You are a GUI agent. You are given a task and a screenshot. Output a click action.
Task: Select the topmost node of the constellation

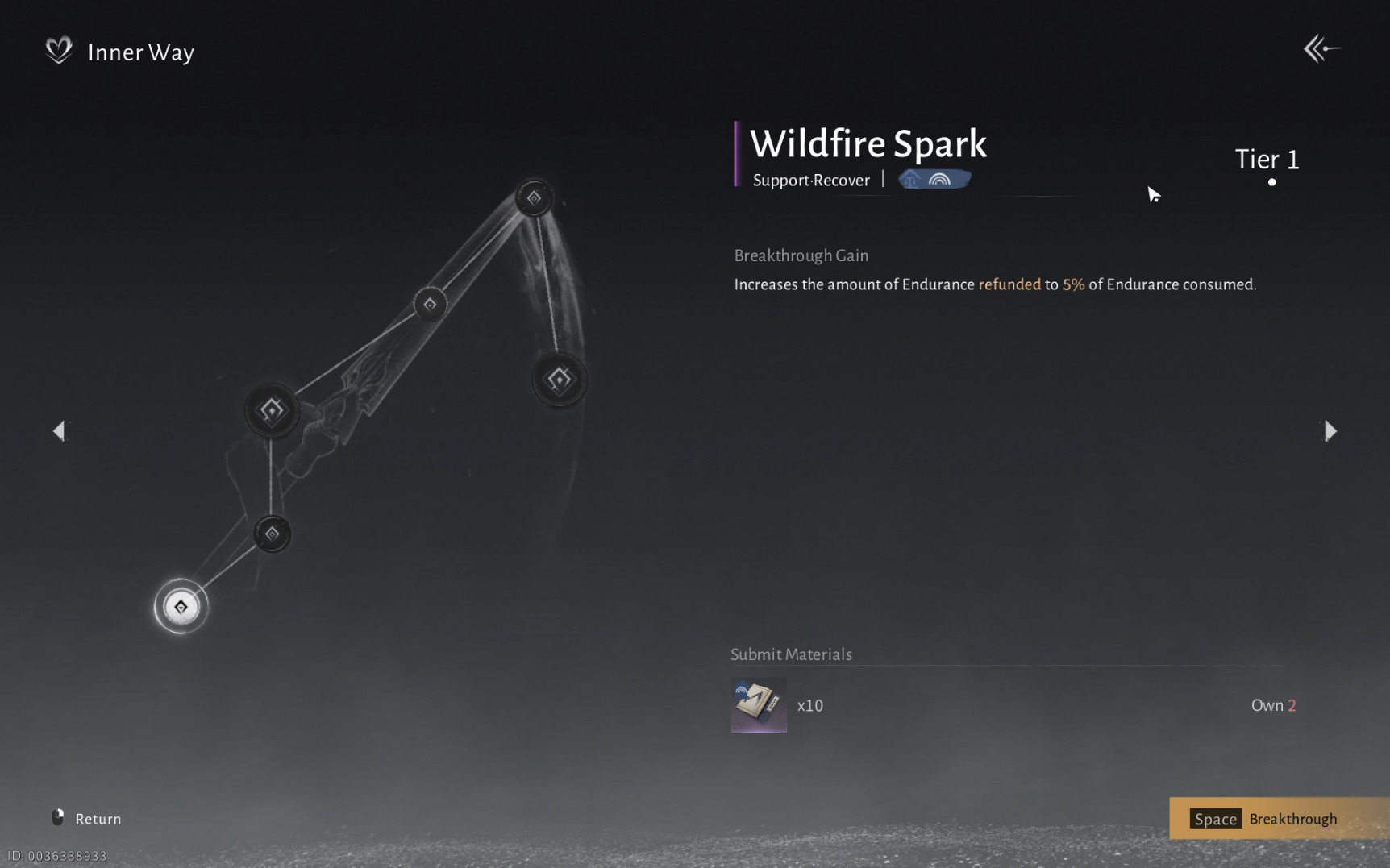[534, 196]
